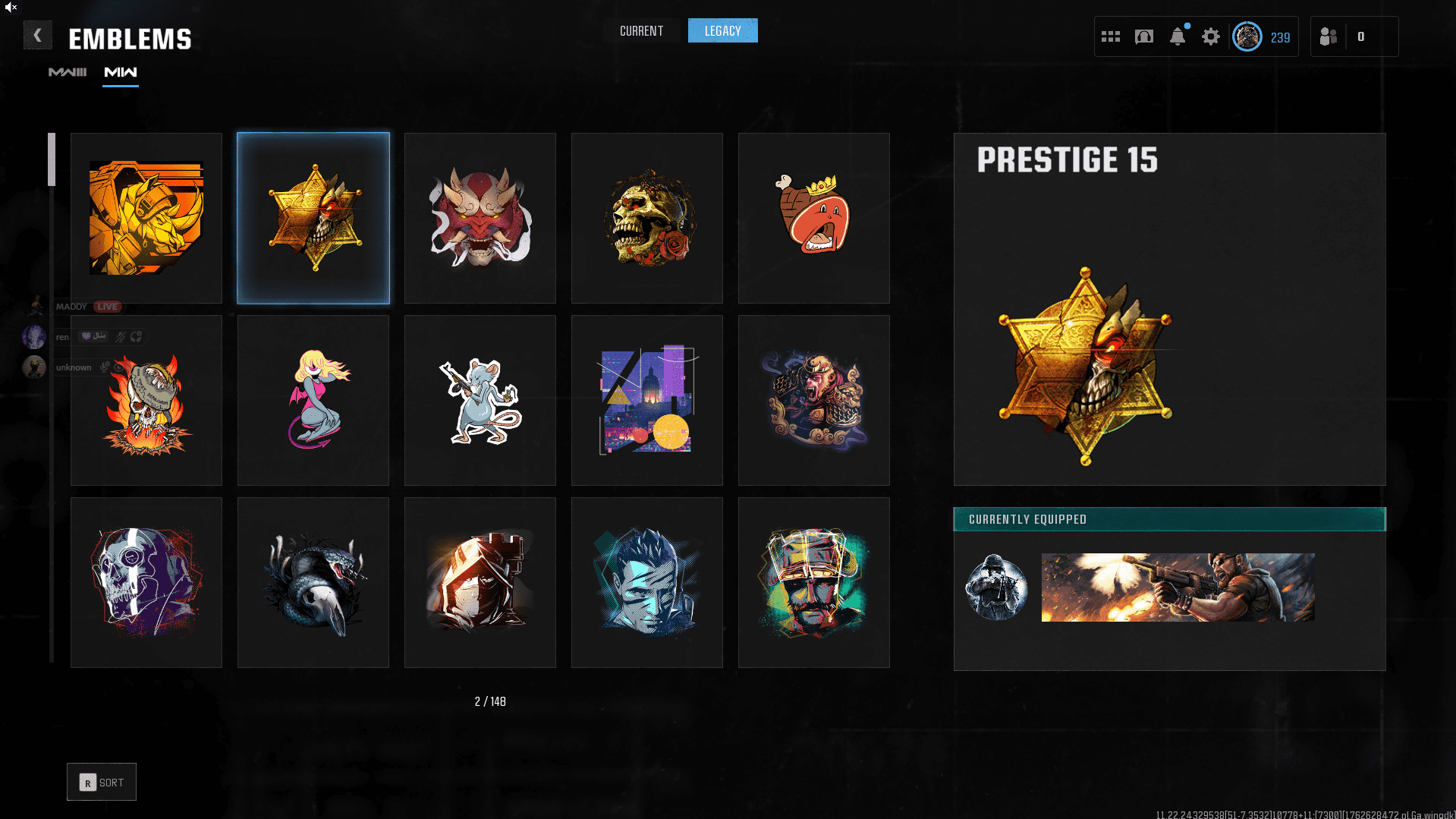Pick the flaming skull helmet emblem

(x=146, y=401)
